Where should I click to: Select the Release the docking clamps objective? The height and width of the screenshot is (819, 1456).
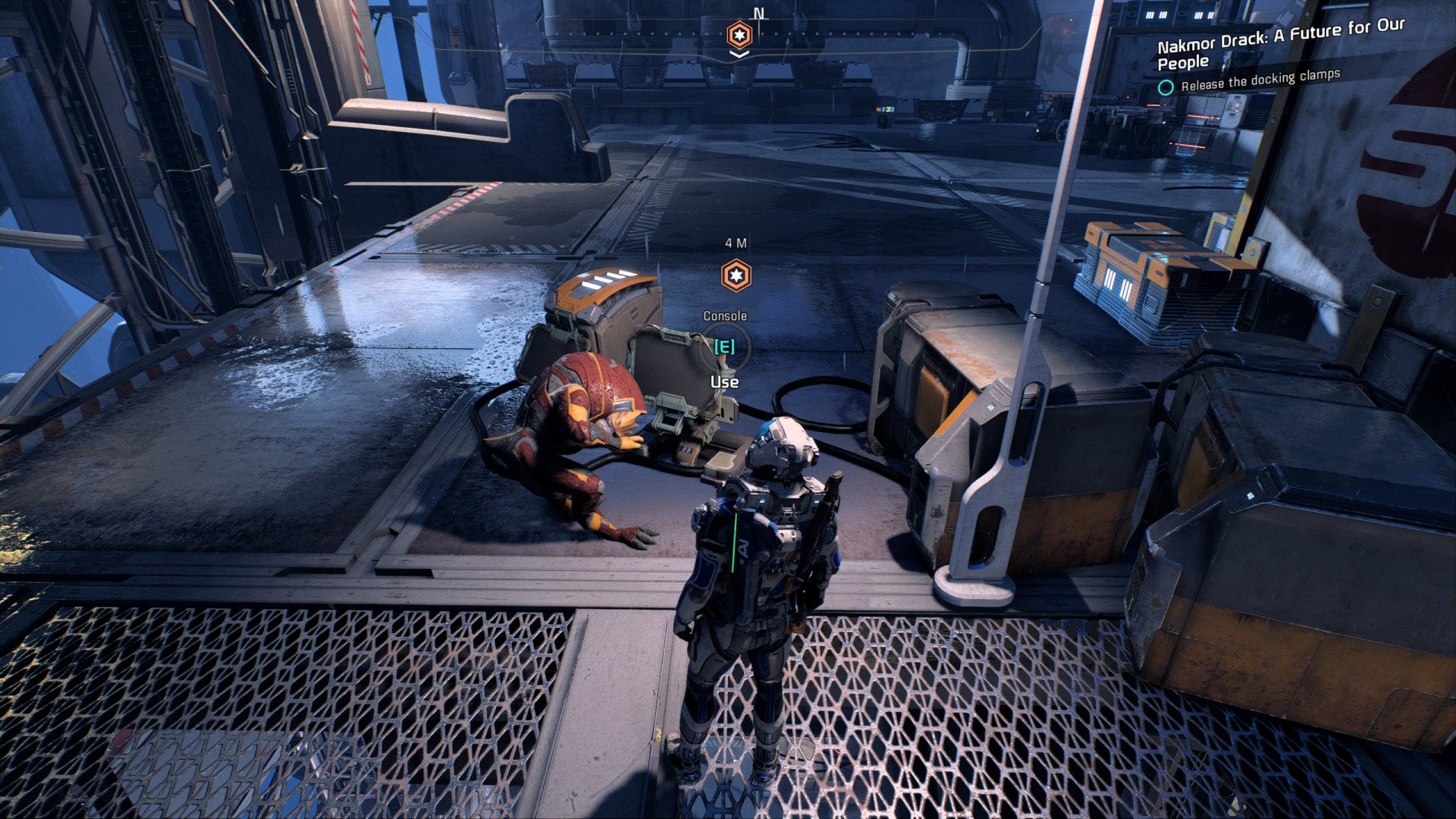pos(1260,80)
